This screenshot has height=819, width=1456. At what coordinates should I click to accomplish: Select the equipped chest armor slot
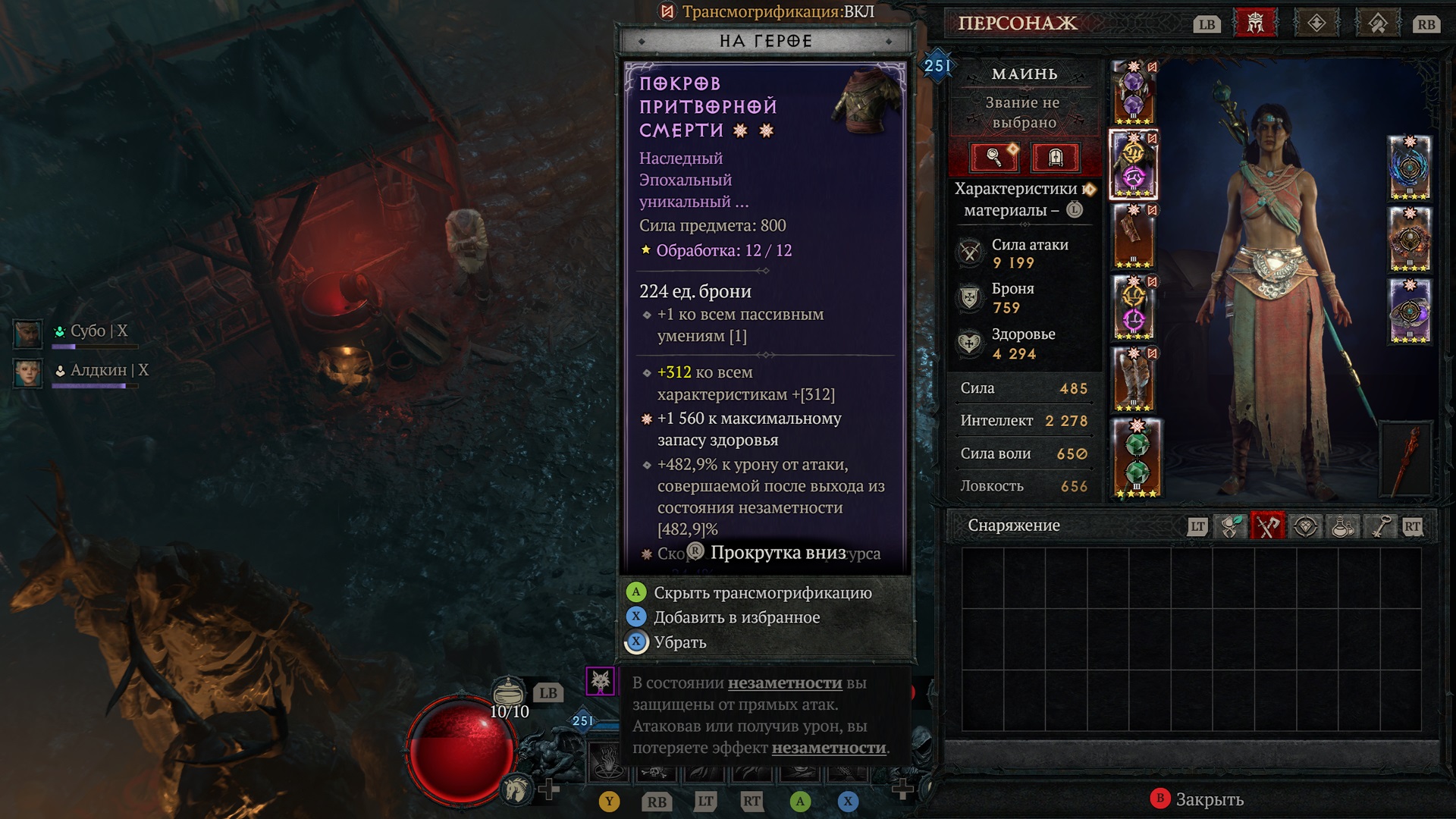pyautogui.click(x=1133, y=165)
